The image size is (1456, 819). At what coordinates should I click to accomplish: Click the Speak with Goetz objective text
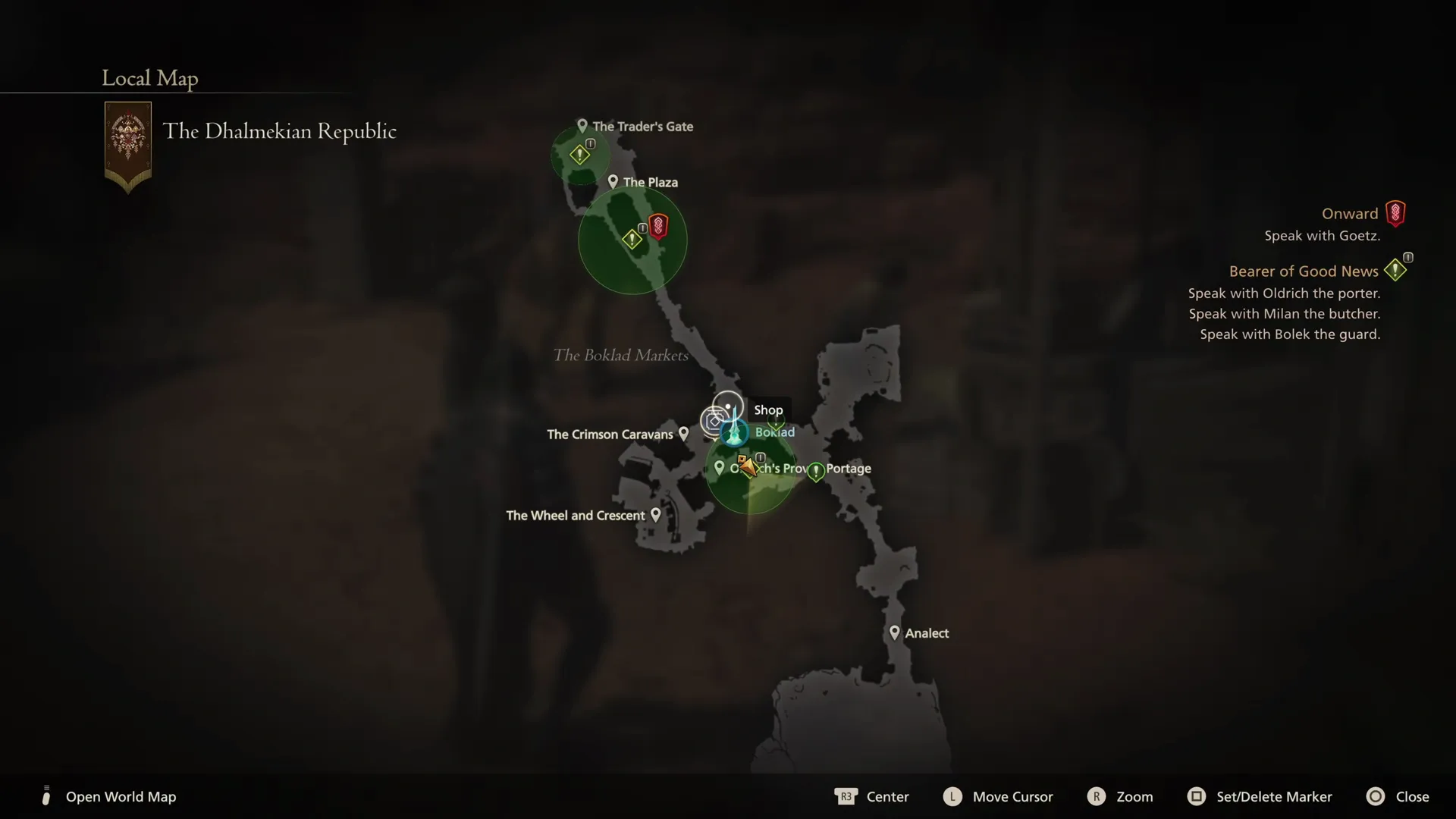point(1322,235)
